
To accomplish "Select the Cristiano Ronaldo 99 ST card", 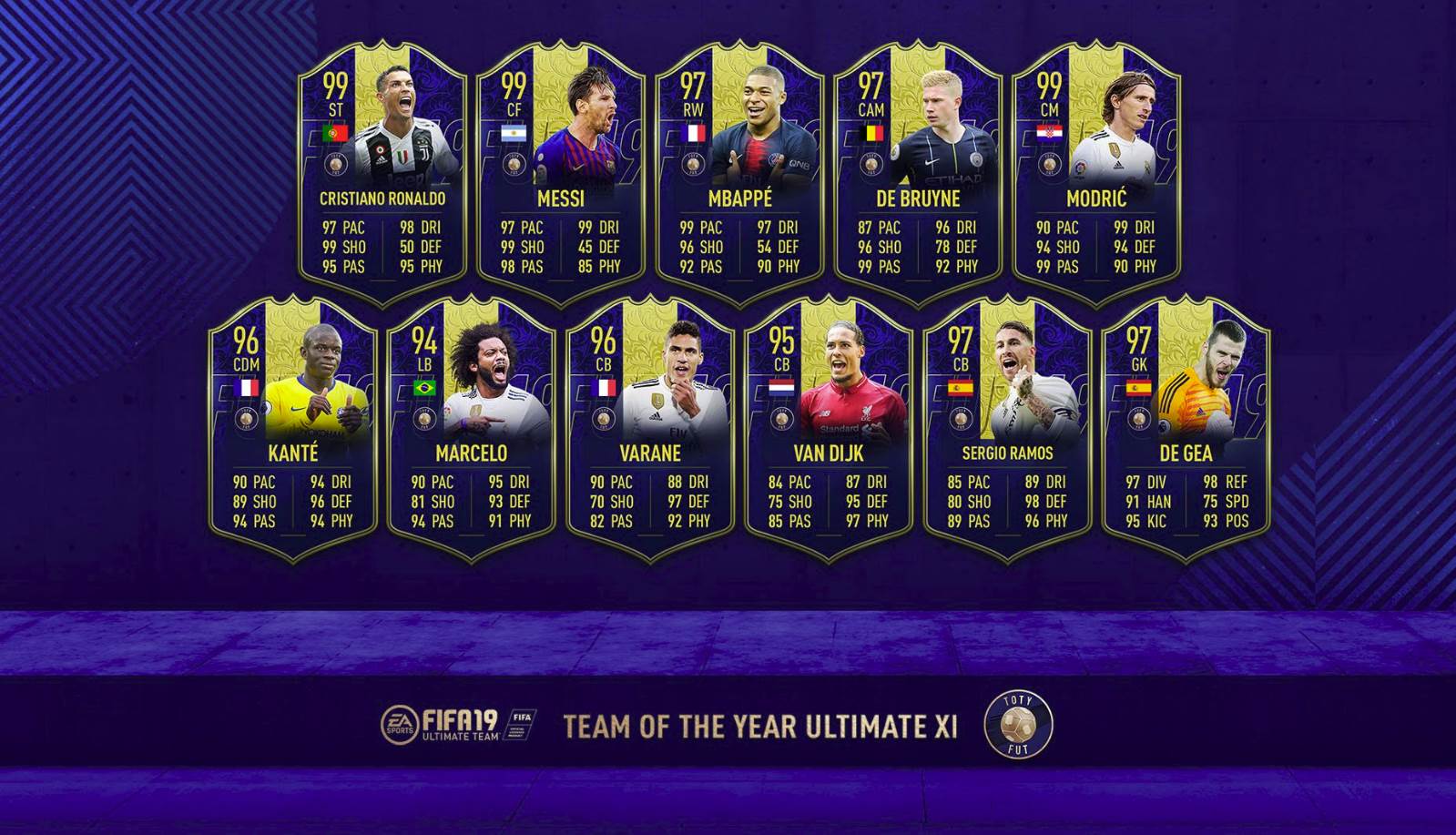I will 382,173.
